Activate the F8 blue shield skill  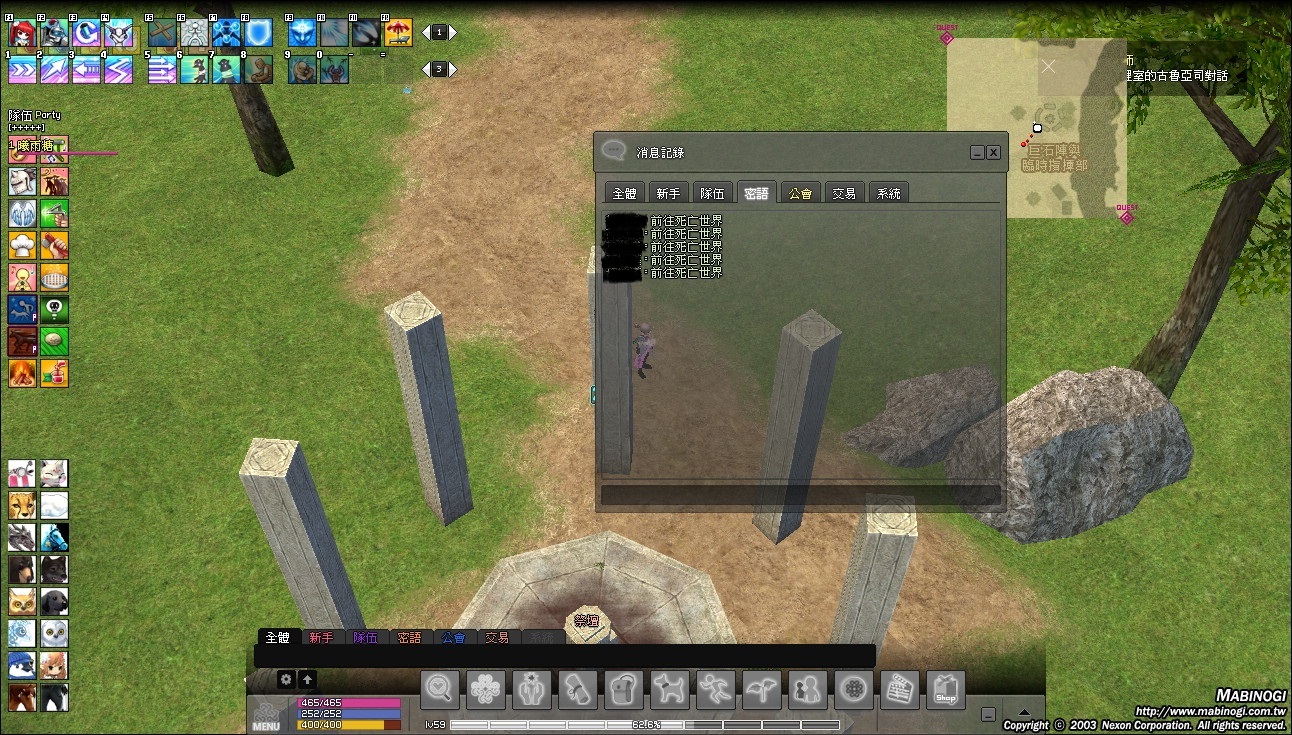[x=258, y=33]
